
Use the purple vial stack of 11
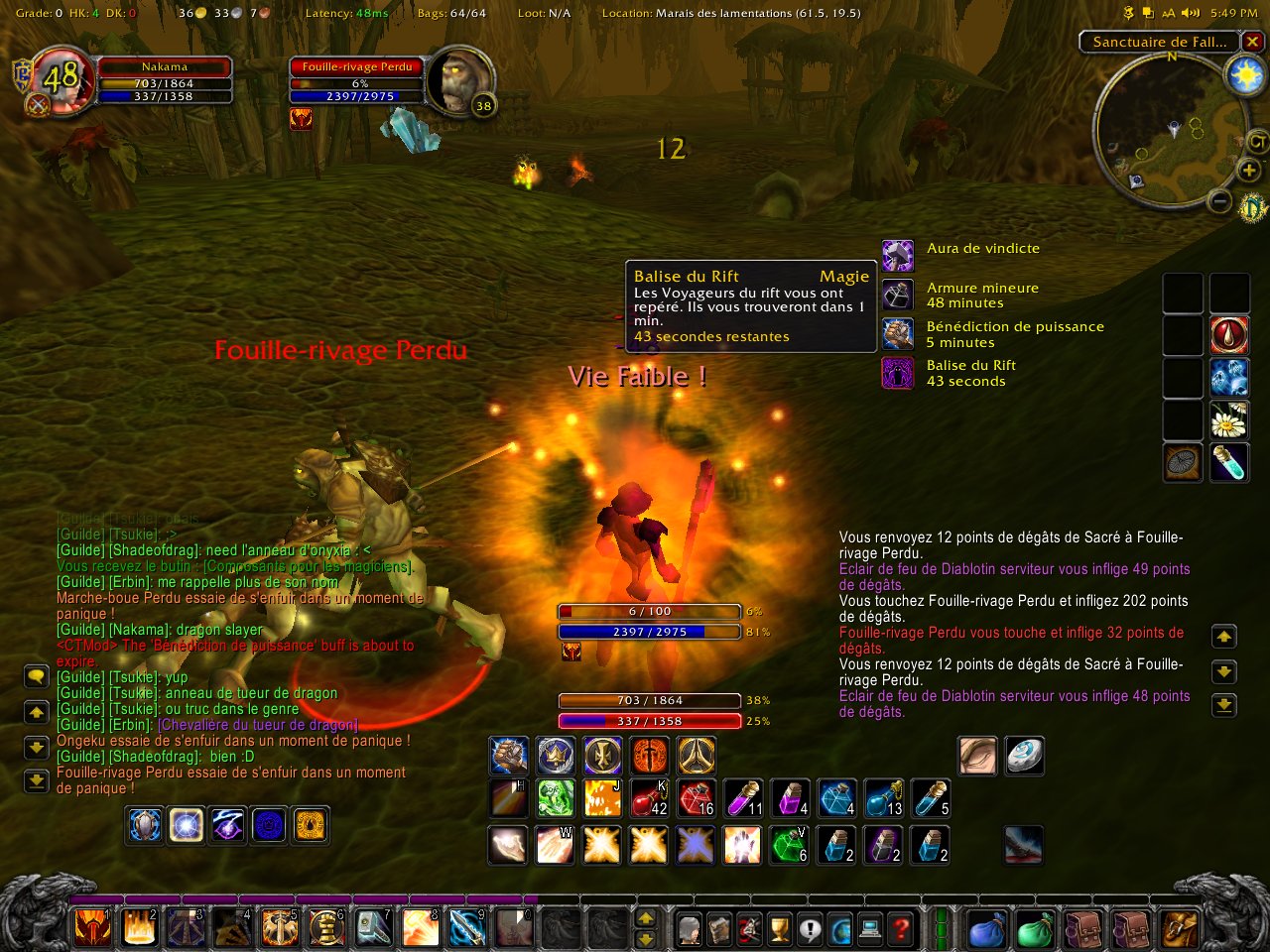(x=745, y=798)
